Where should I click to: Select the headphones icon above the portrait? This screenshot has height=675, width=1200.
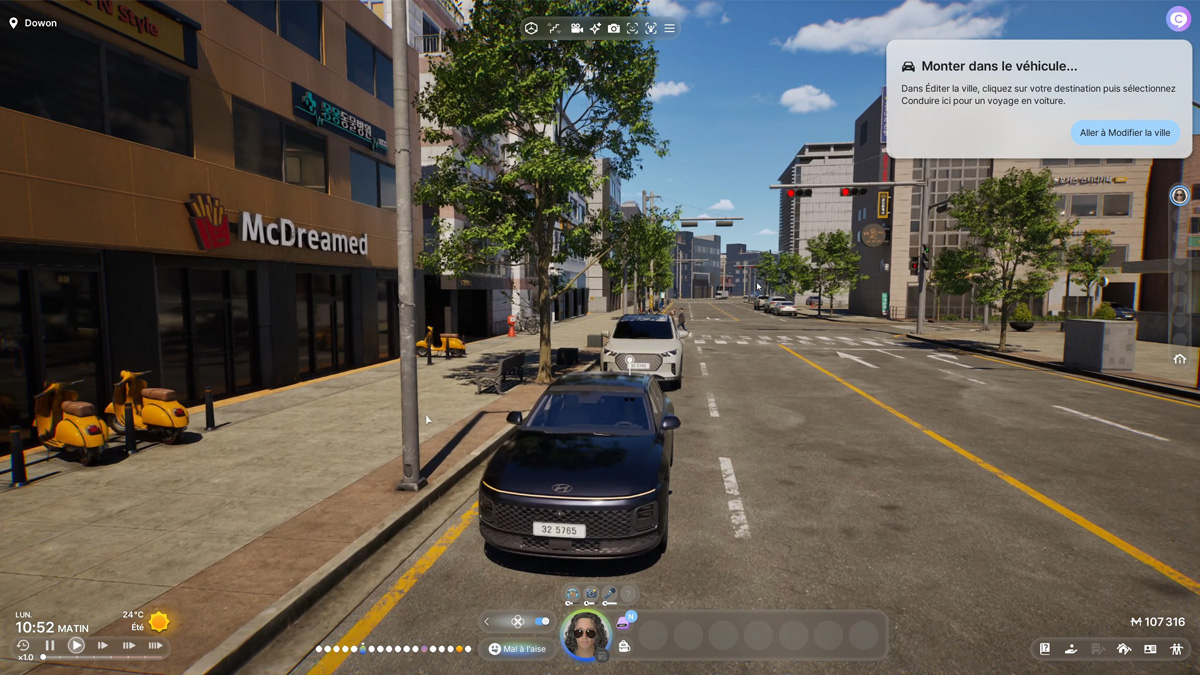(x=572, y=595)
